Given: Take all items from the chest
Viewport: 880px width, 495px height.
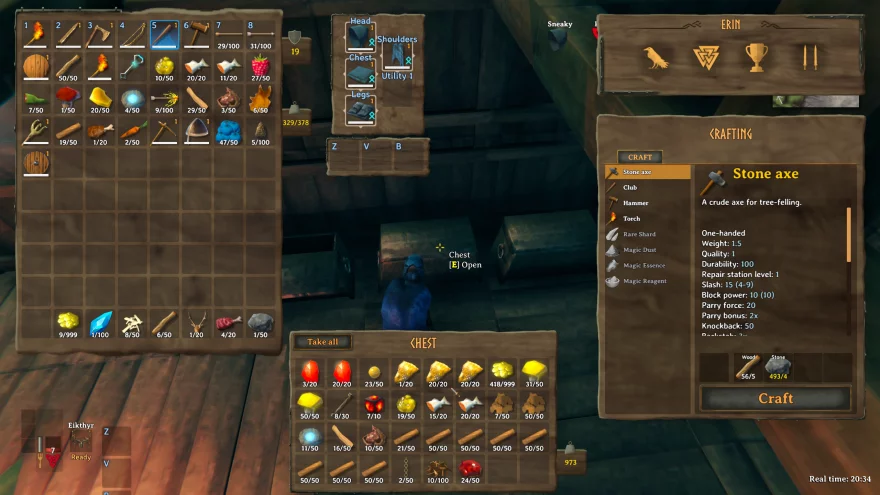Looking at the screenshot, I should coord(323,342).
